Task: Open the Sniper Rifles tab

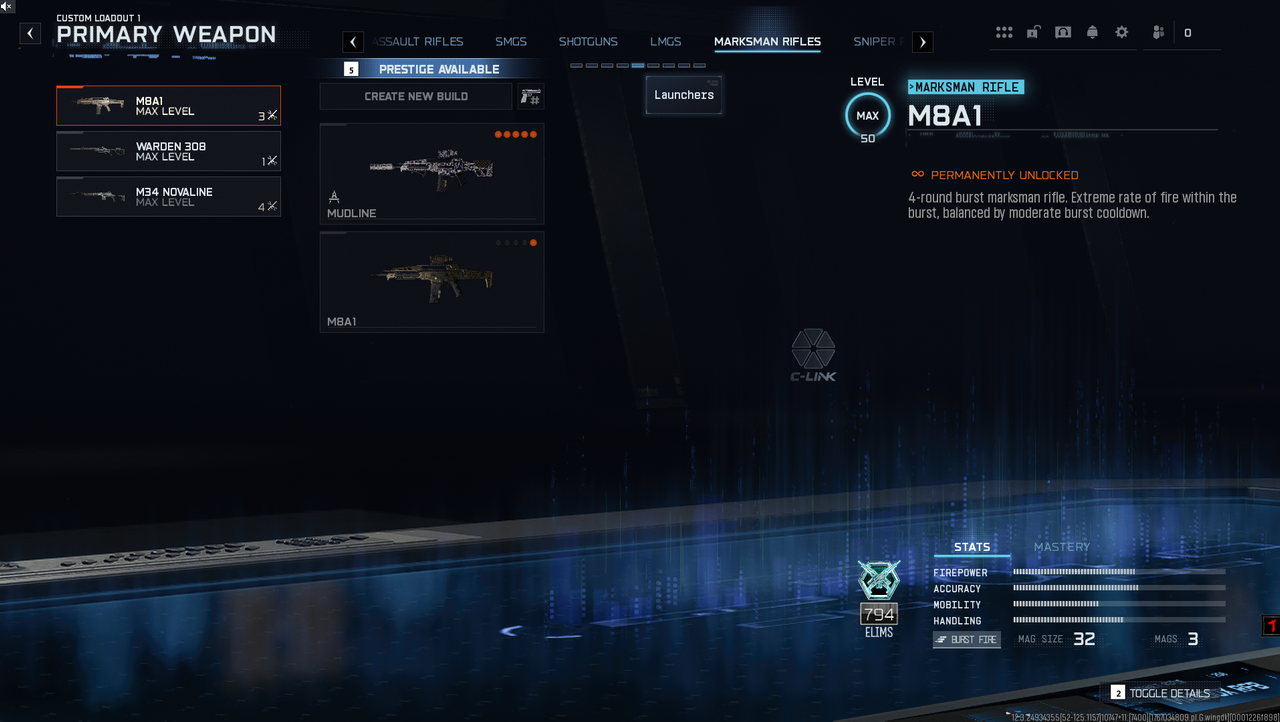Action: [876, 42]
